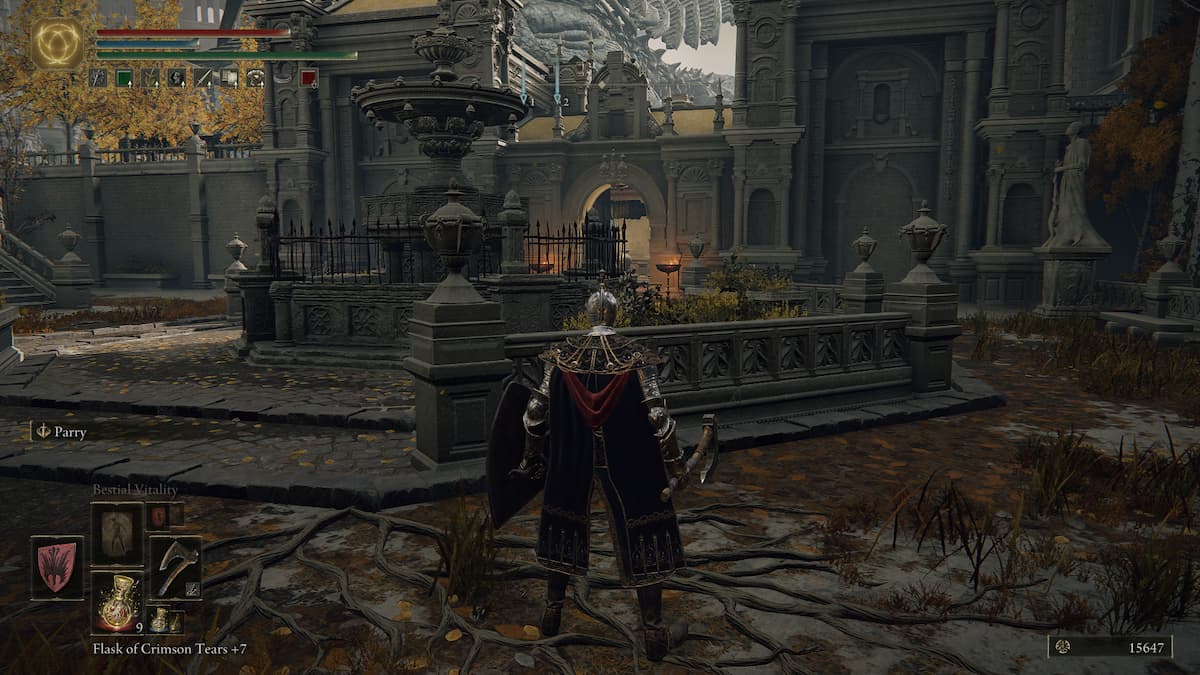Viewport: 1200px width, 675px height.
Task: Inspect the red square debuff icon
Action: point(309,78)
